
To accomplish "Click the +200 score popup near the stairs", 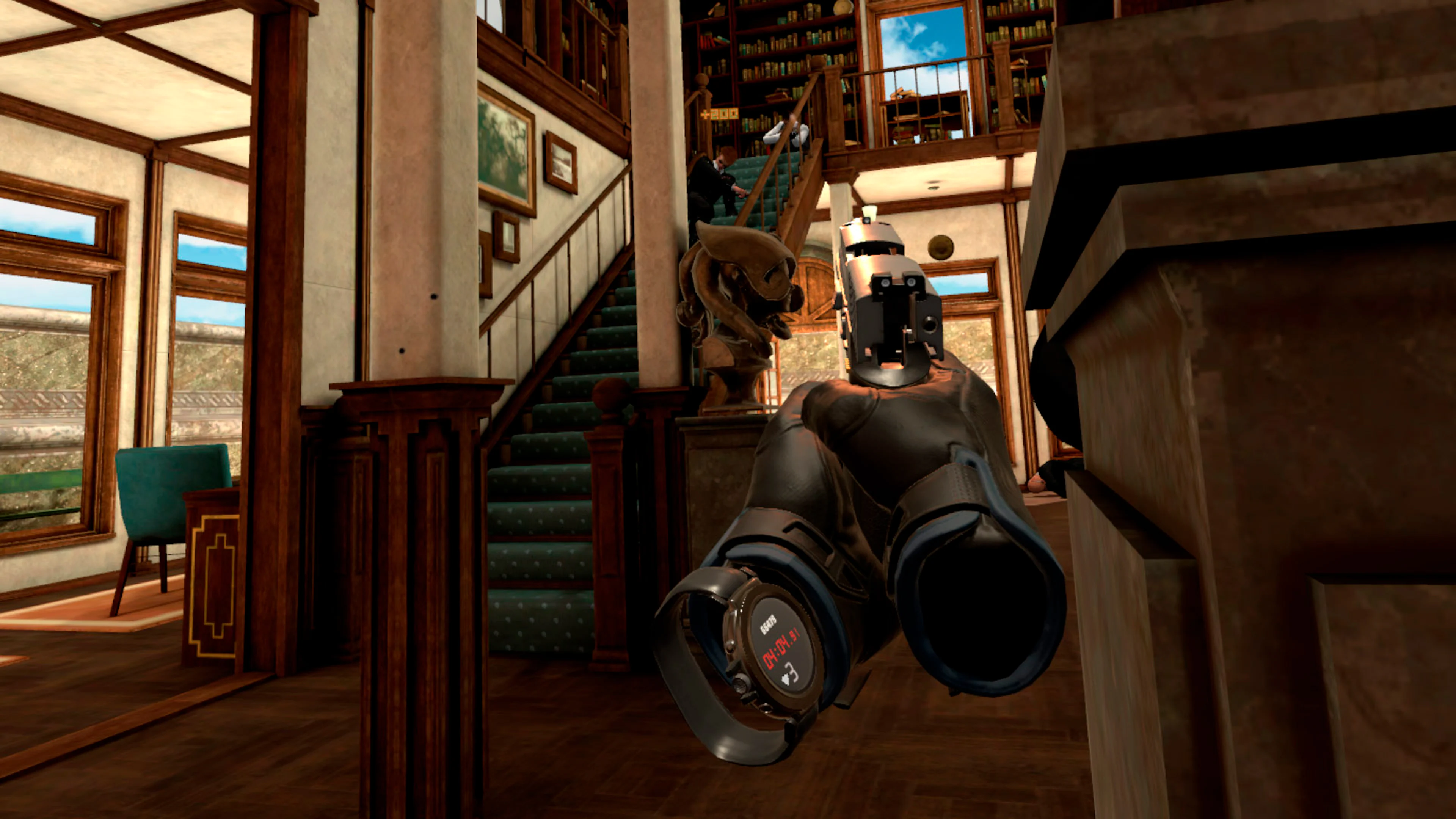I will [x=719, y=114].
